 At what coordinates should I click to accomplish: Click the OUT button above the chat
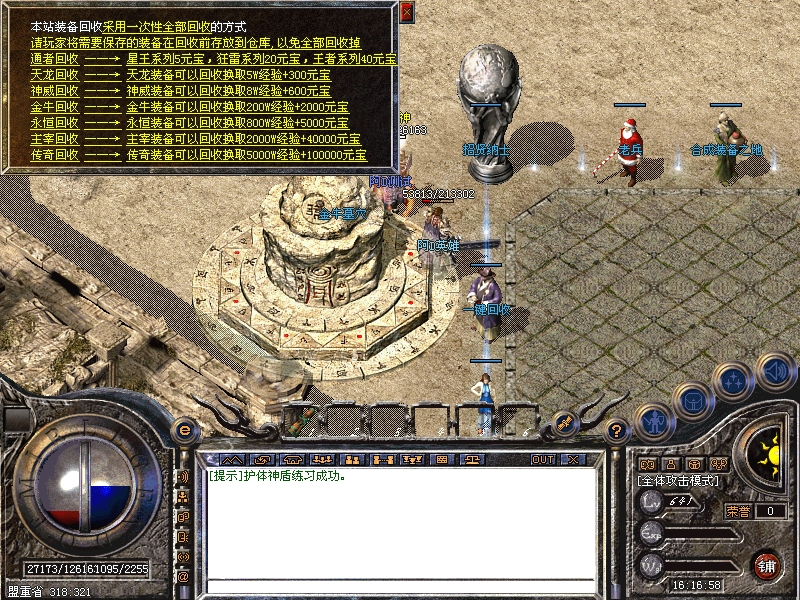542,459
